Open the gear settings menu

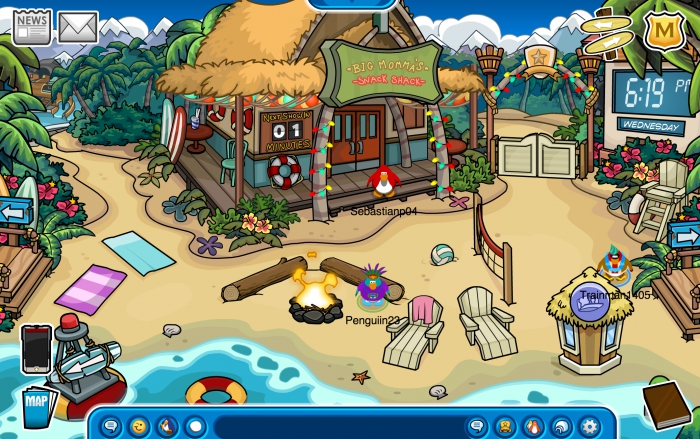[589, 426]
